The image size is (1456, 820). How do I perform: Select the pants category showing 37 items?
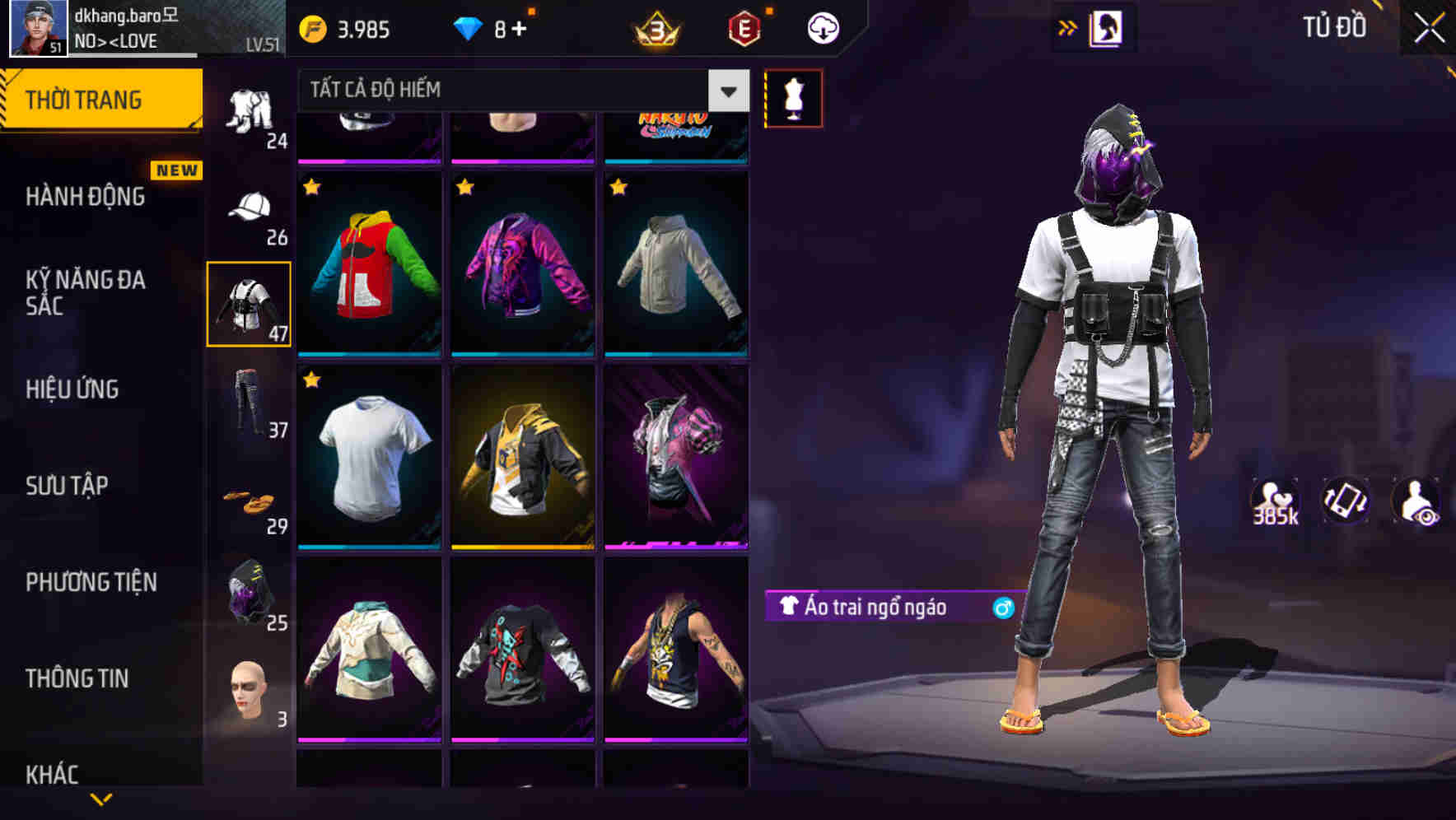point(249,403)
